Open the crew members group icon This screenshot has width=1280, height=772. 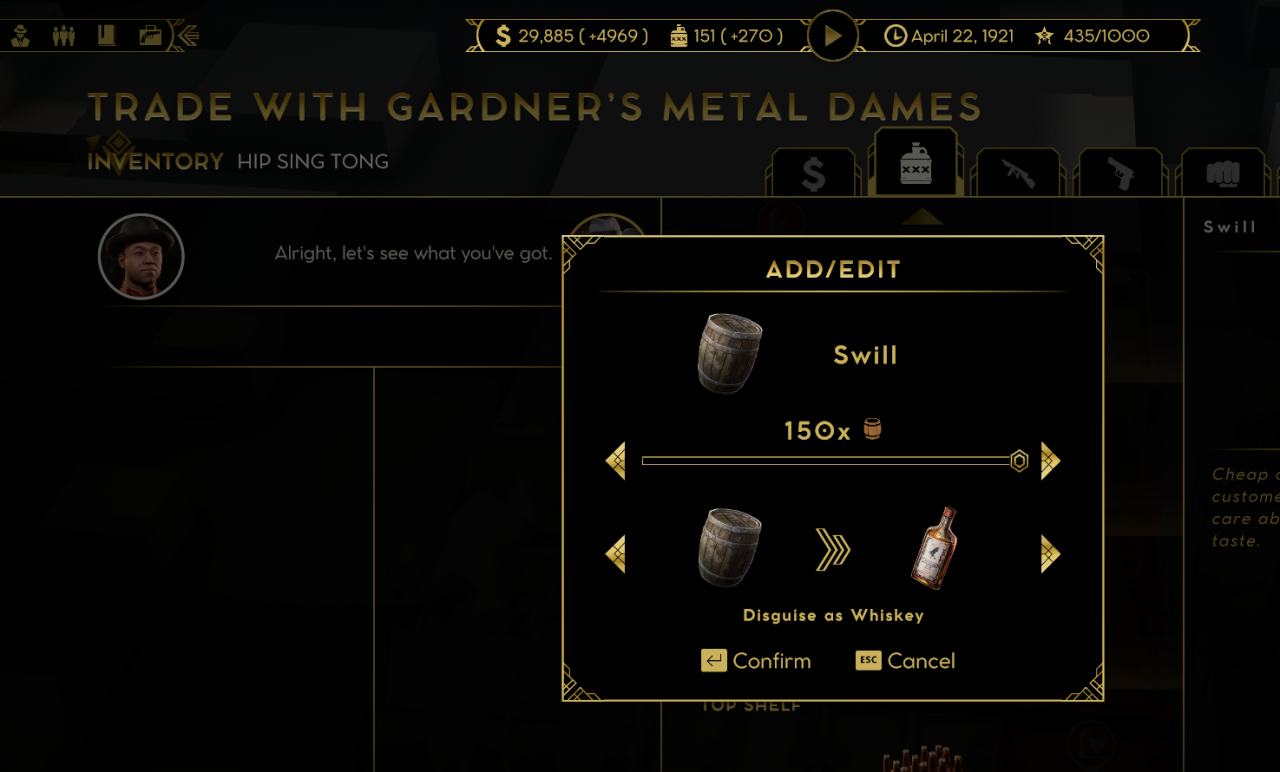64,36
